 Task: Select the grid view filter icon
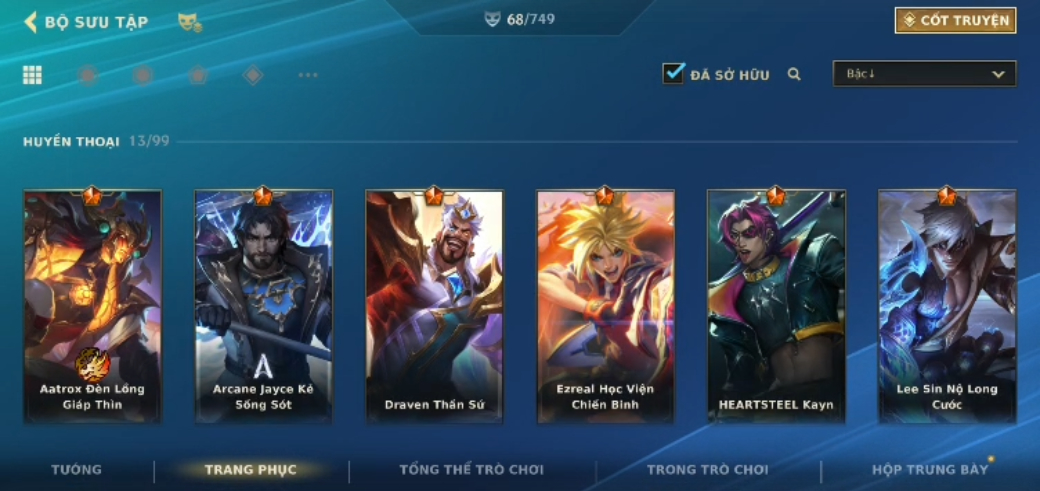tap(33, 75)
